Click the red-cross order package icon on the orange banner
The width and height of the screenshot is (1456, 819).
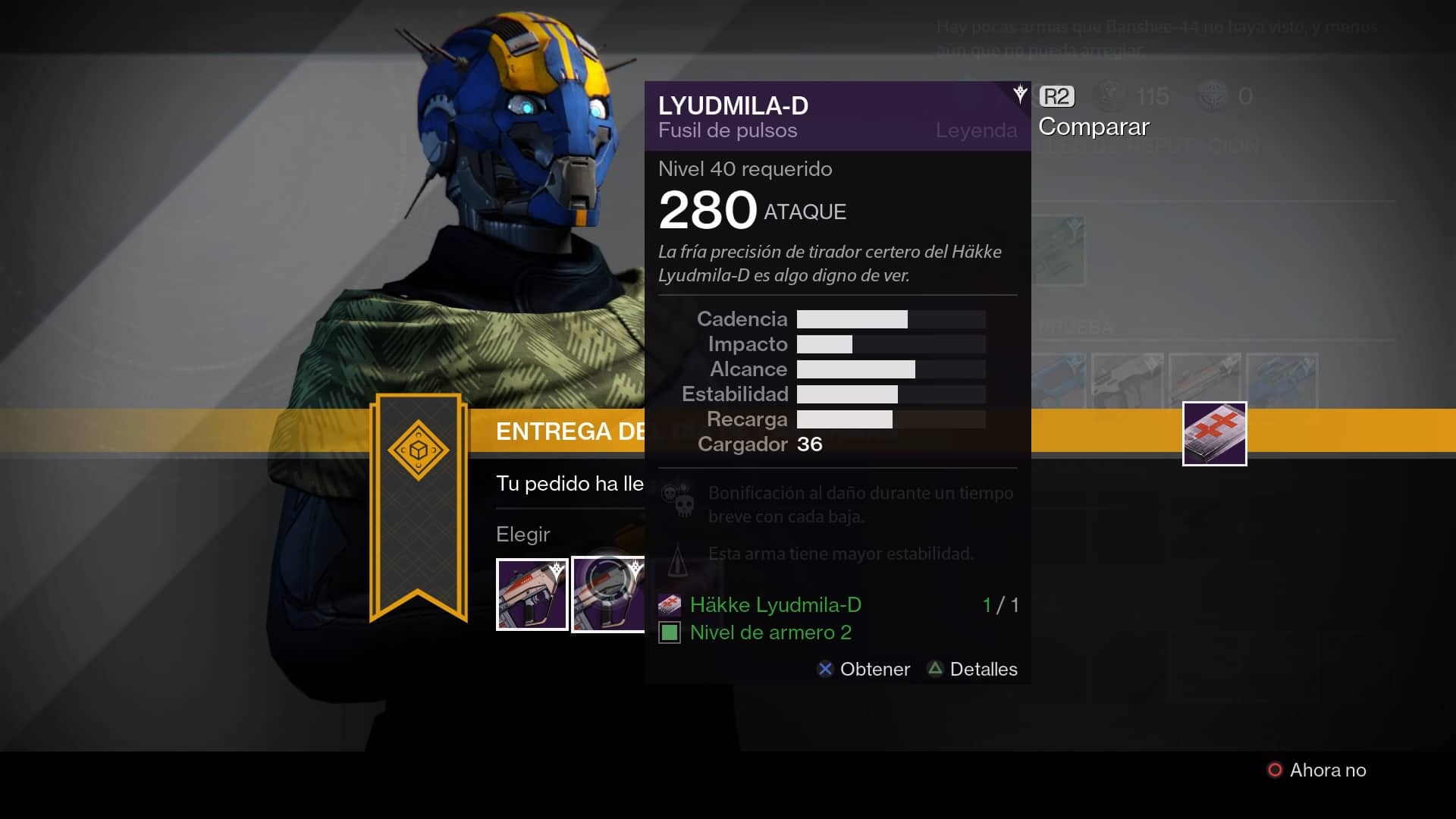[x=1214, y=434]
